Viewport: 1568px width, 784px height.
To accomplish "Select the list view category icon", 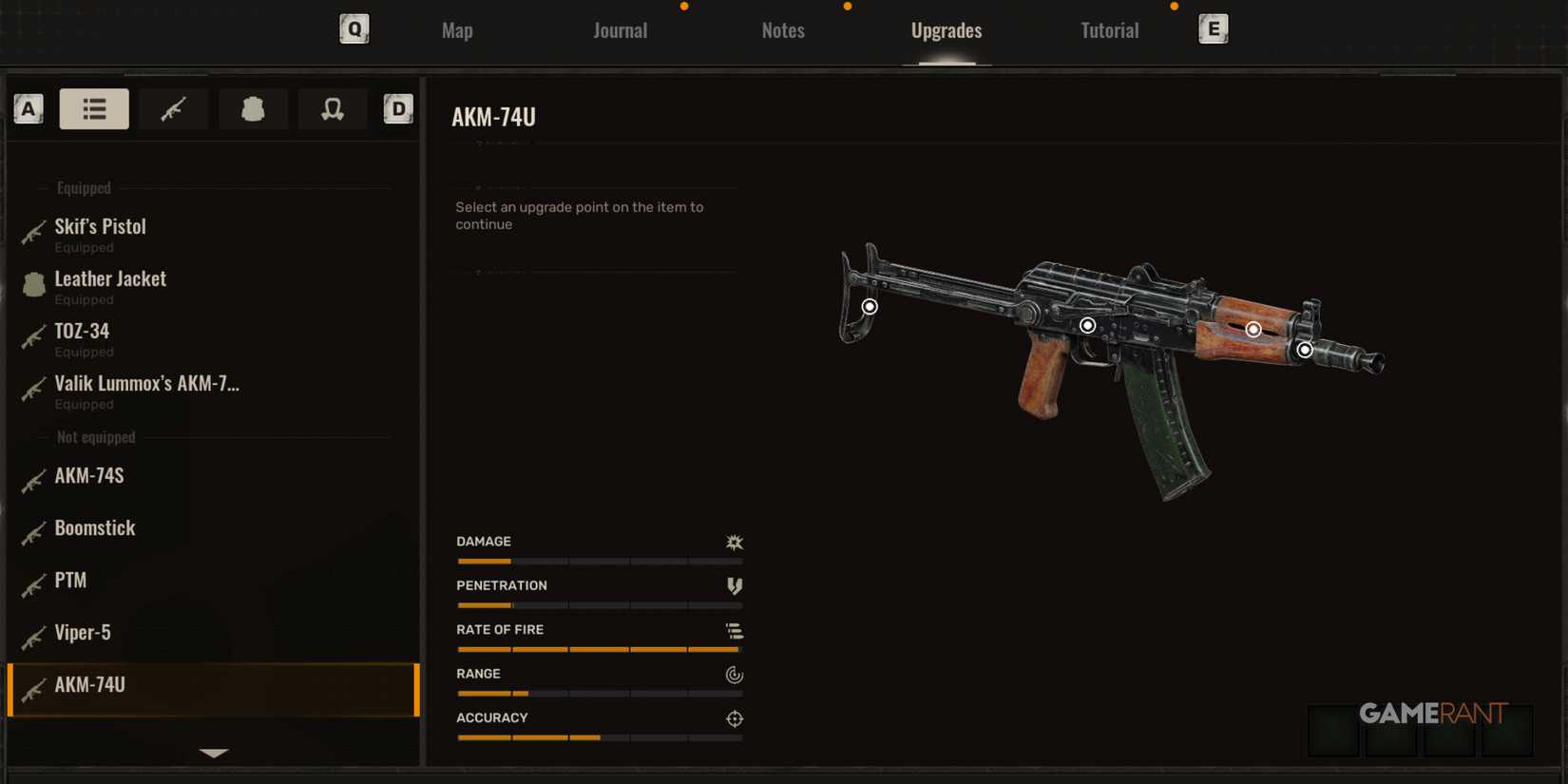I will tap(94, 108).
